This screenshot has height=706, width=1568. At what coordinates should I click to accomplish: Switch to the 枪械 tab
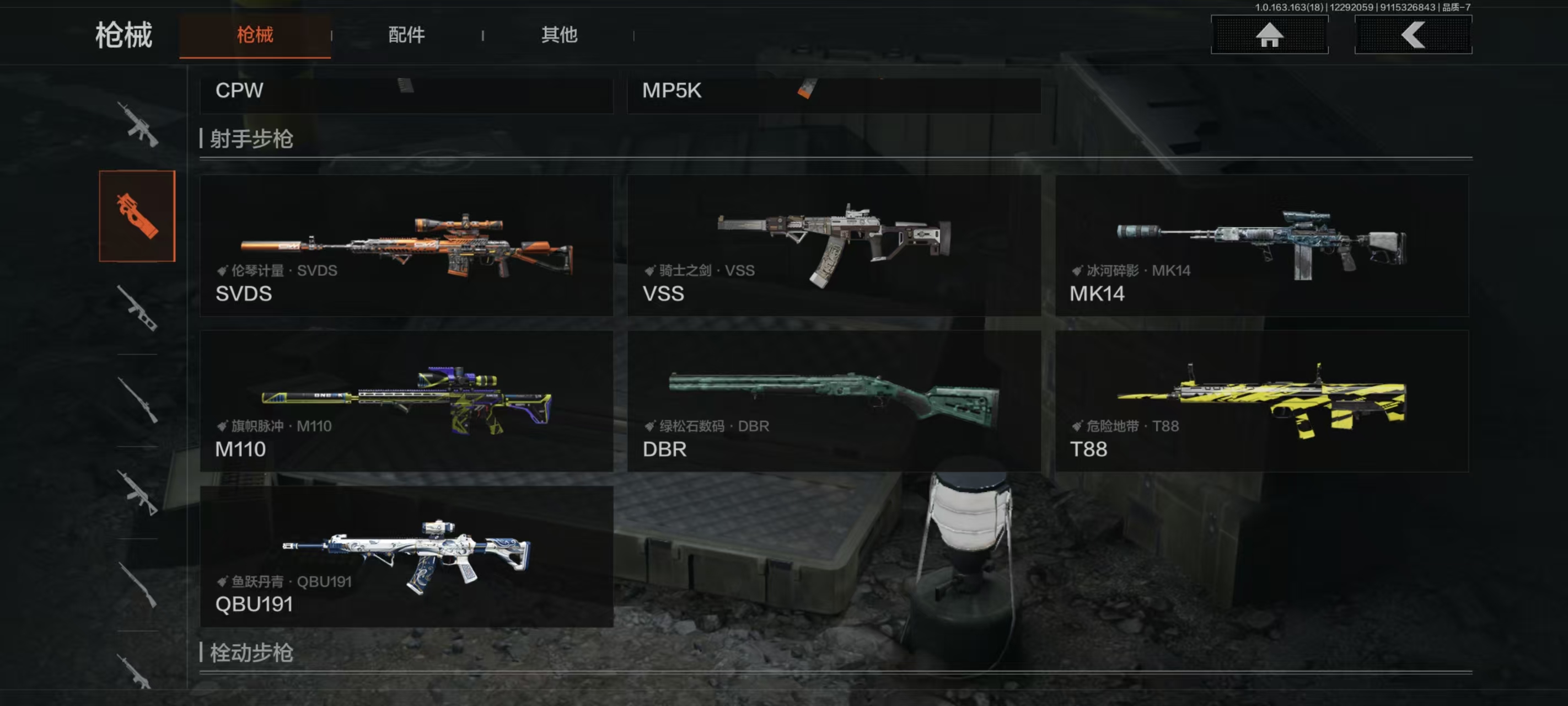[255, 35]
